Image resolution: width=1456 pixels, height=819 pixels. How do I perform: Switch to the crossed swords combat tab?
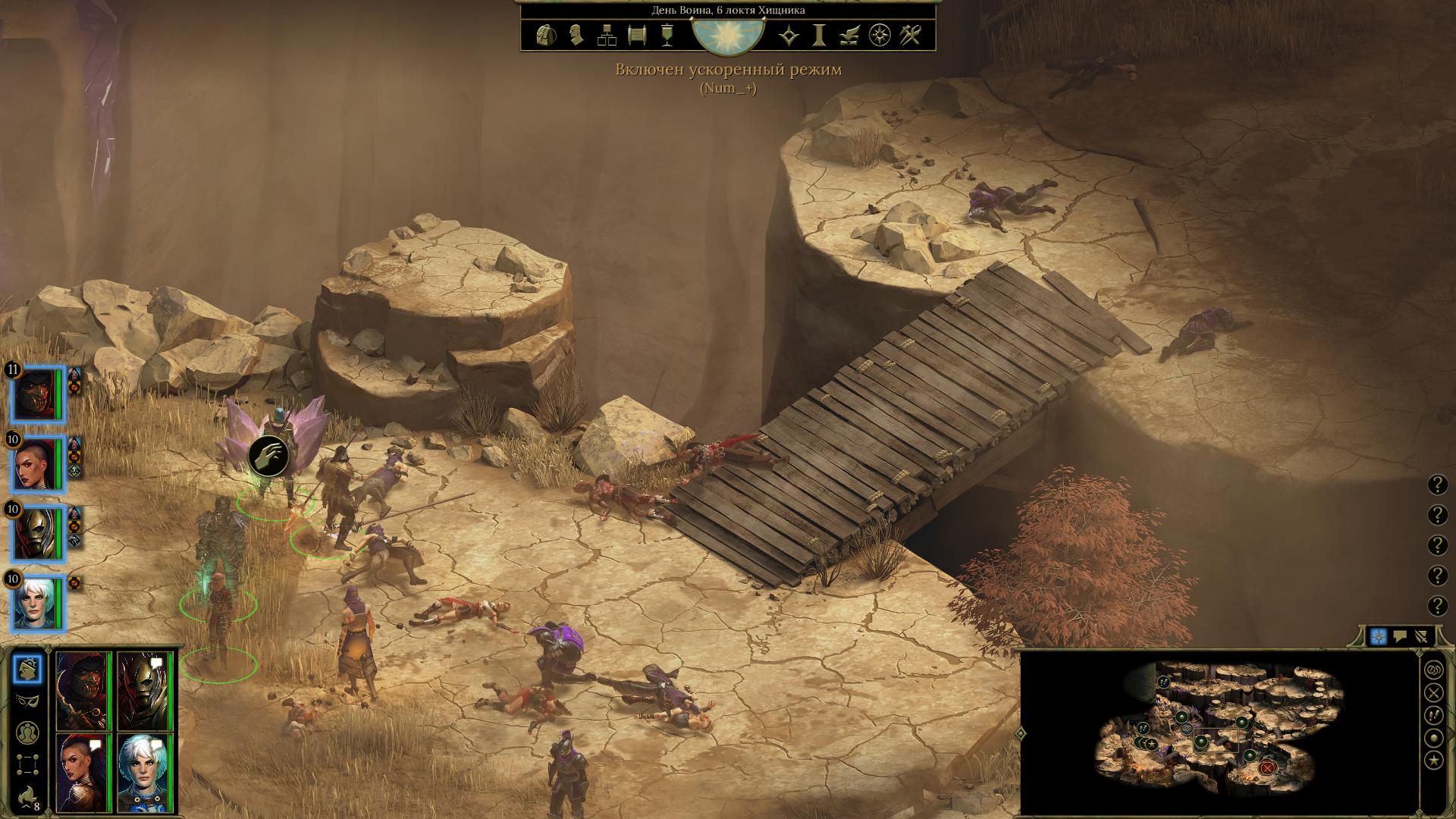[1422, 637]
